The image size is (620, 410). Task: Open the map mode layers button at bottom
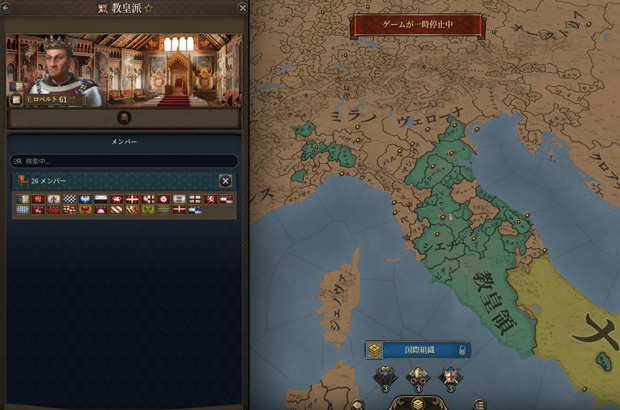tap(418, 403)
